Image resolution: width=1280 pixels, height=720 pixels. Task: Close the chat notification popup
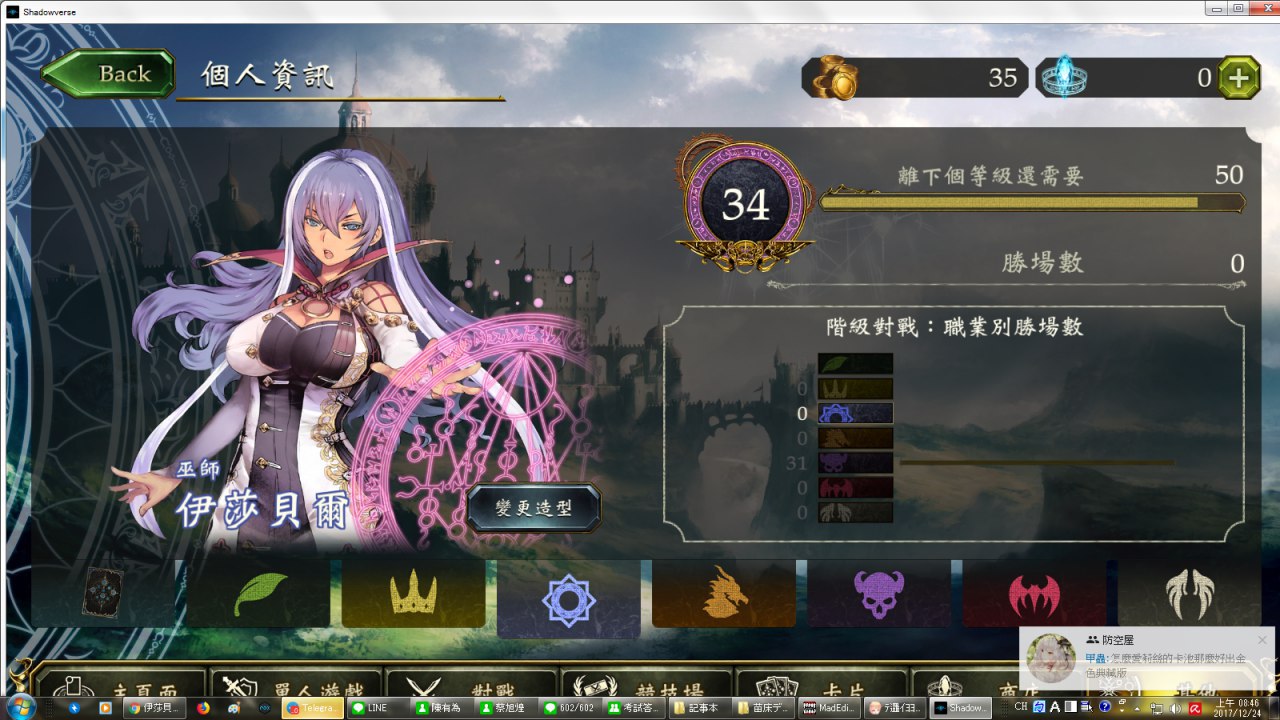tap(1262, 640)
